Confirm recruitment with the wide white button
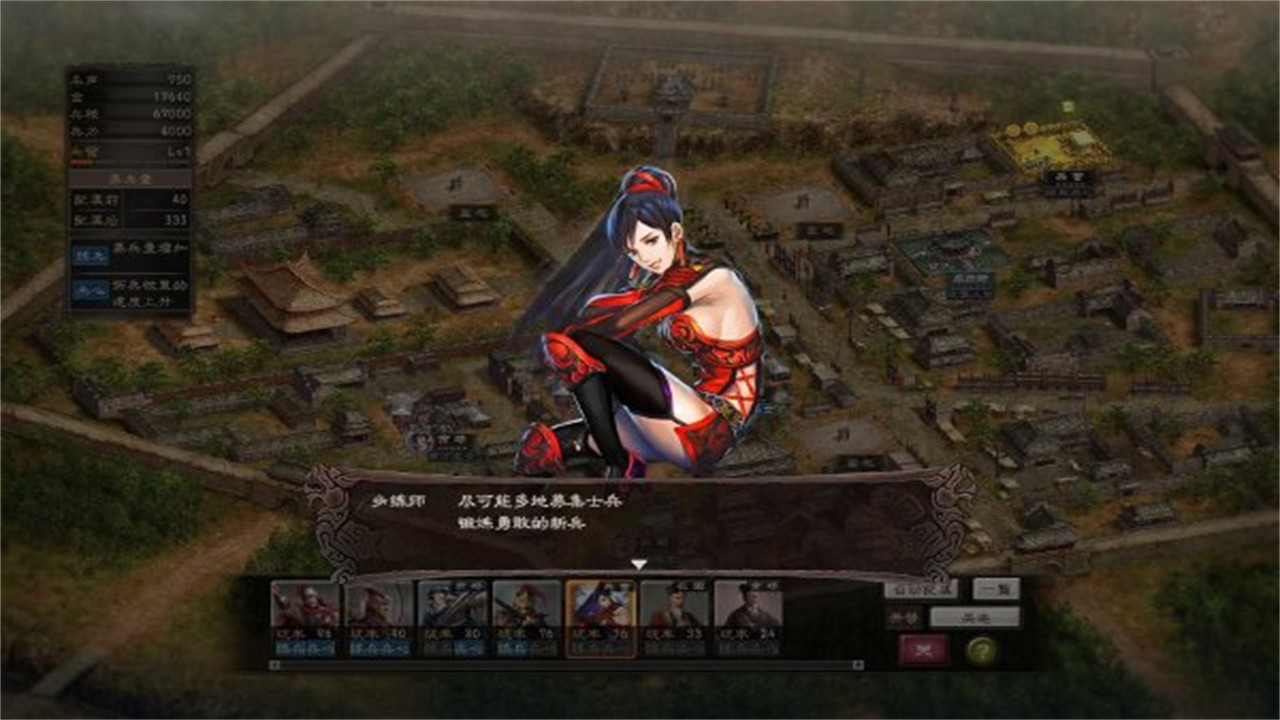 click(975, 617)
